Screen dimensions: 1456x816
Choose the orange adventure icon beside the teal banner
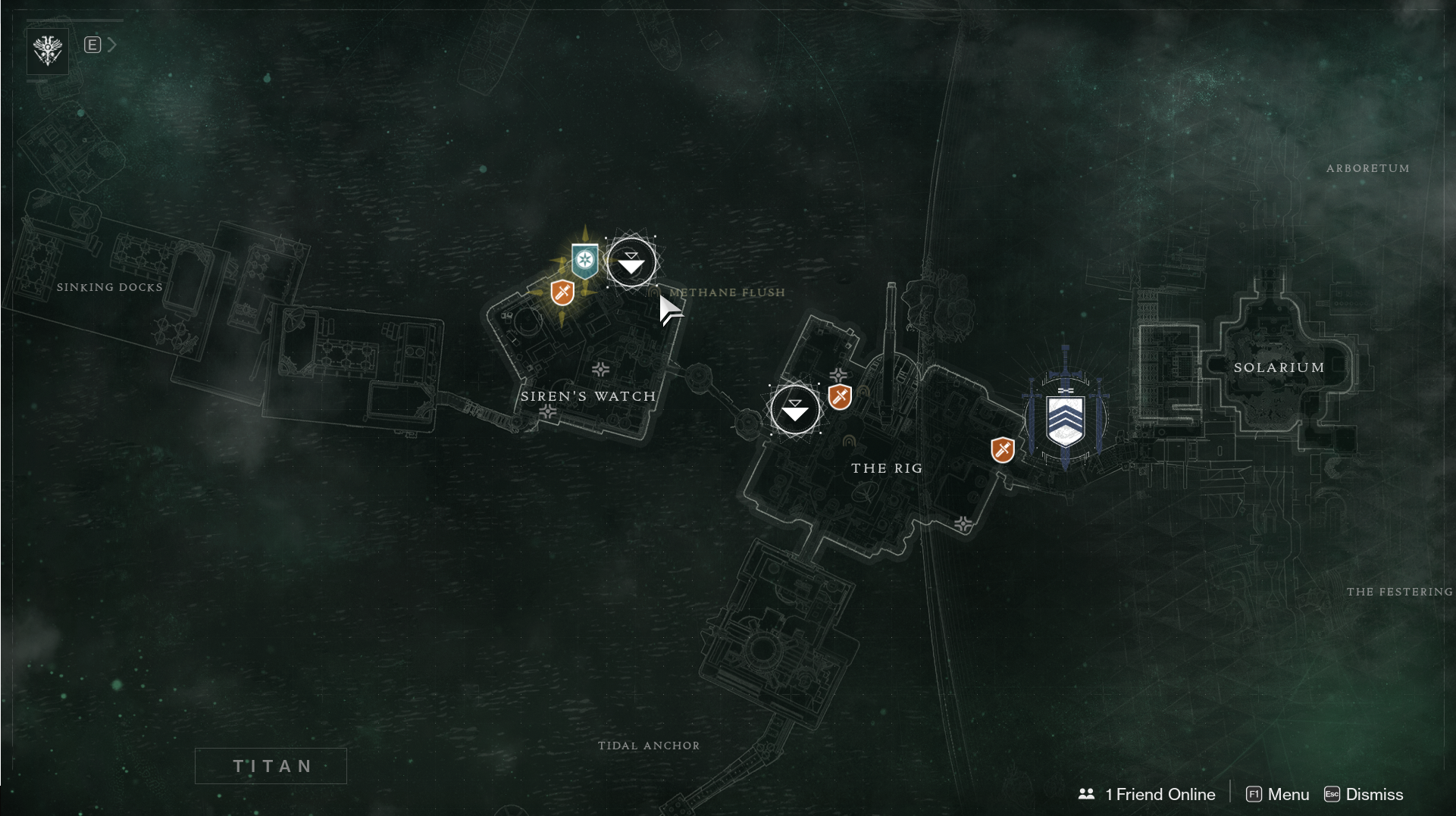point(562,292)
